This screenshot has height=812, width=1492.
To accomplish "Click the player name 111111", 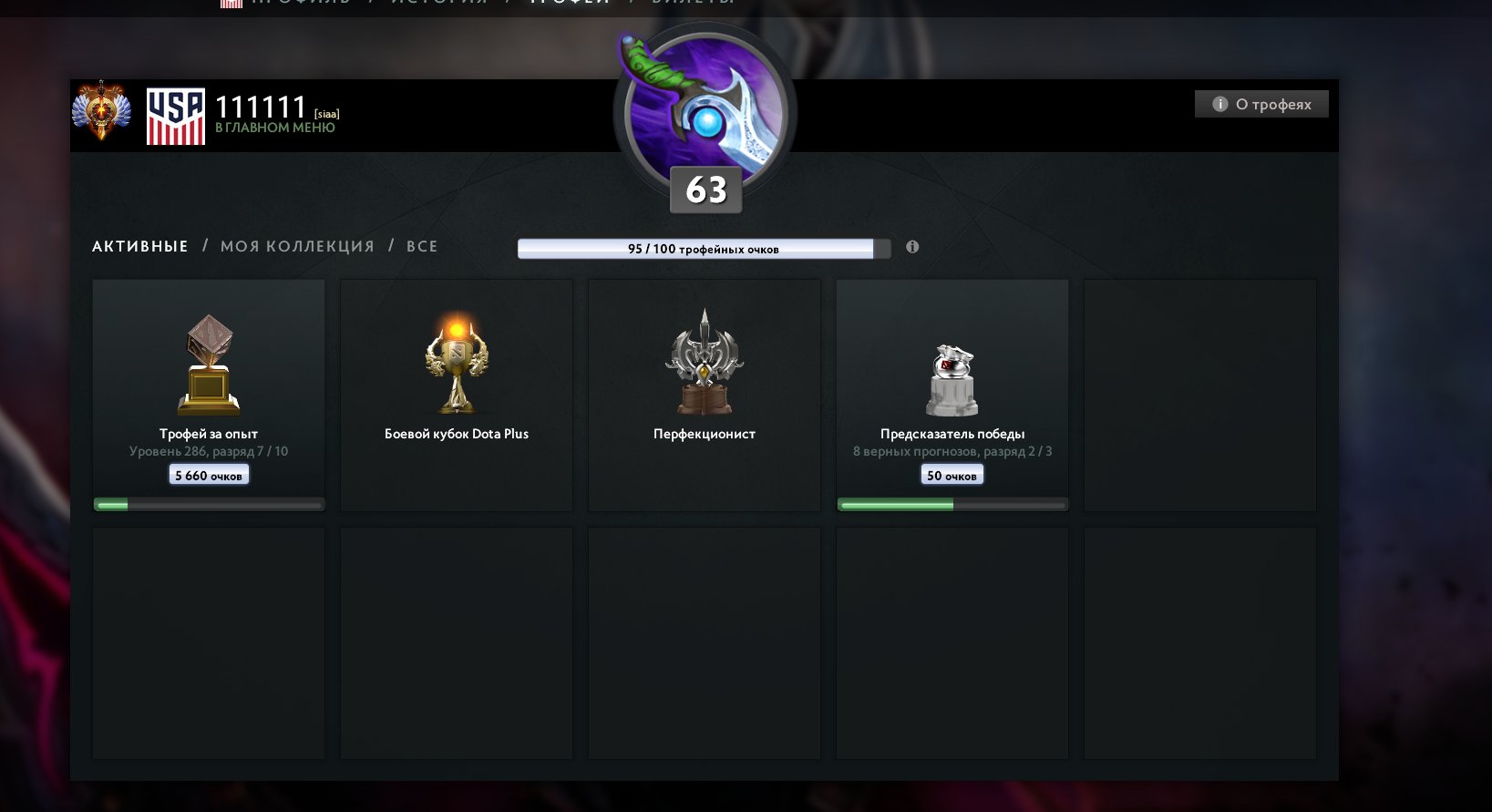I will (260, 106).
